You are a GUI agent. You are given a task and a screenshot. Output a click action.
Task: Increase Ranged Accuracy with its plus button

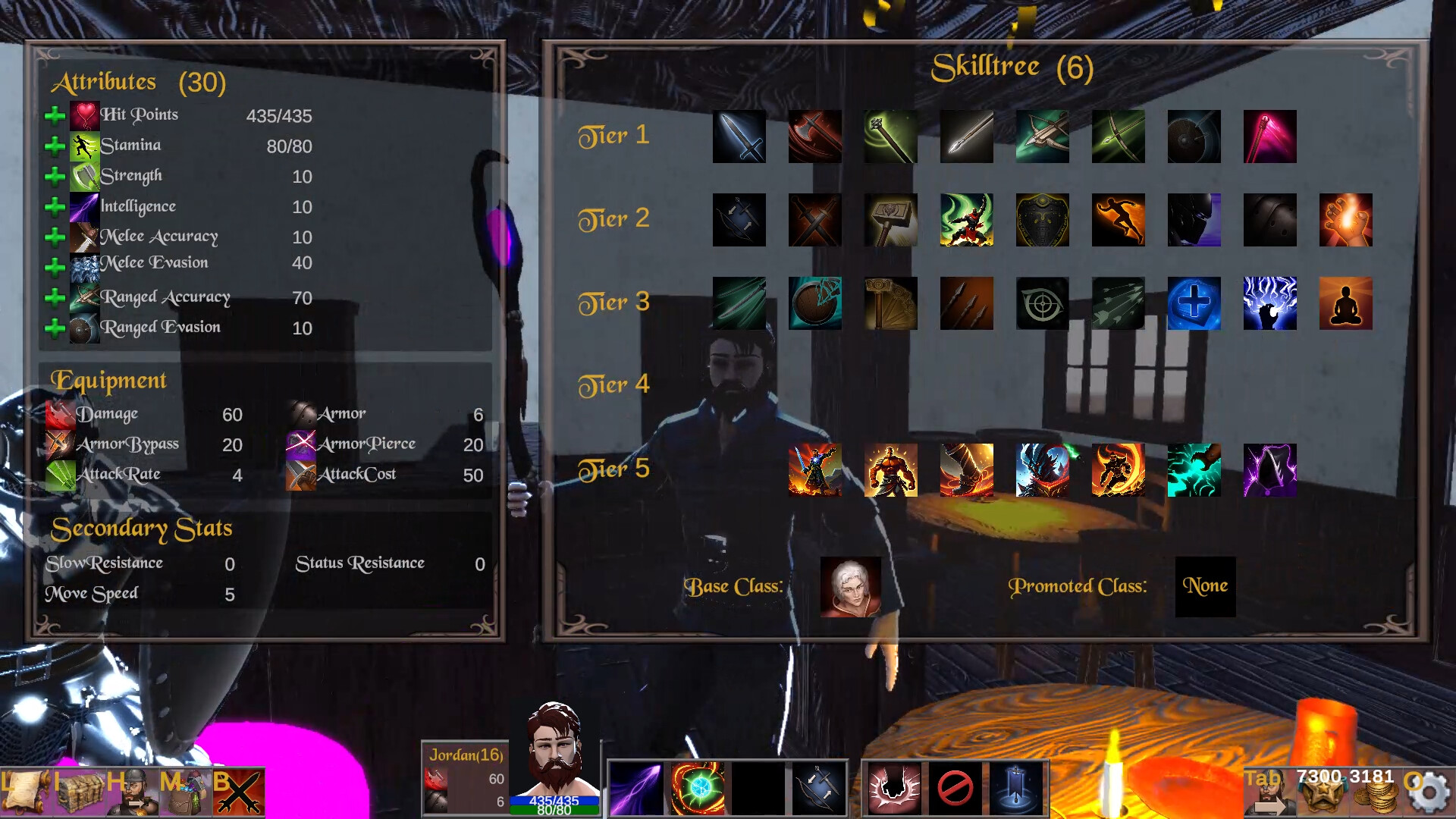point(54,297)
